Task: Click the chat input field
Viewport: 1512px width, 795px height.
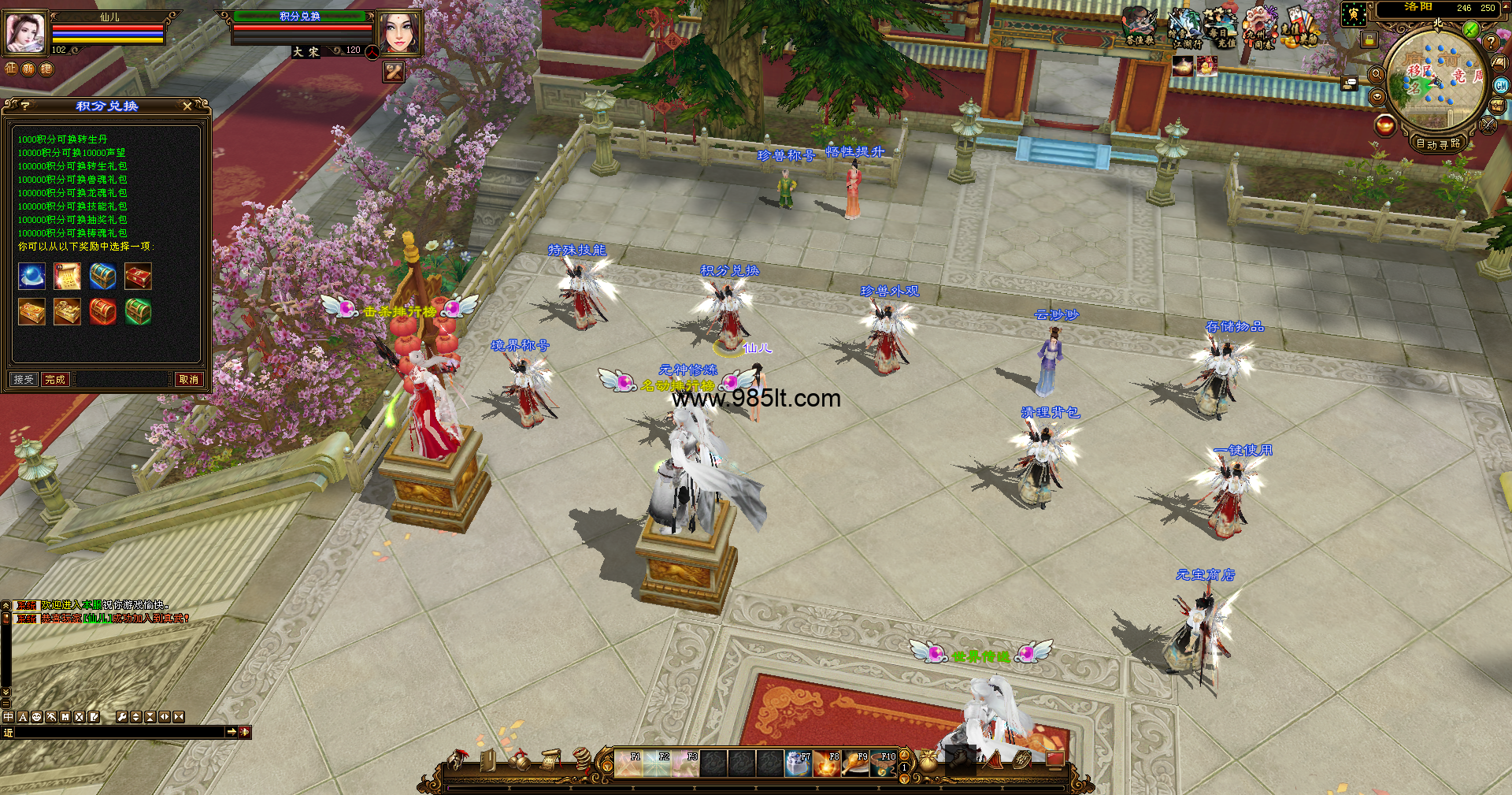Action: coord(118,732)
